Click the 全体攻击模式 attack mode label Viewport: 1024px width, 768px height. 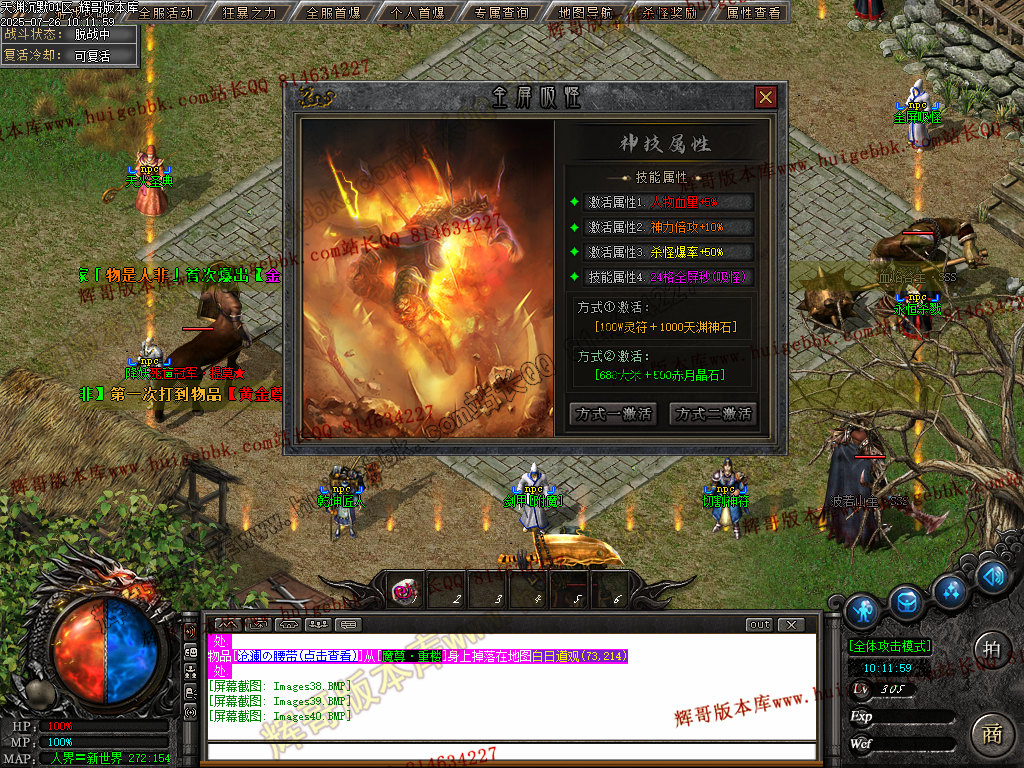[x=890, y=646]
